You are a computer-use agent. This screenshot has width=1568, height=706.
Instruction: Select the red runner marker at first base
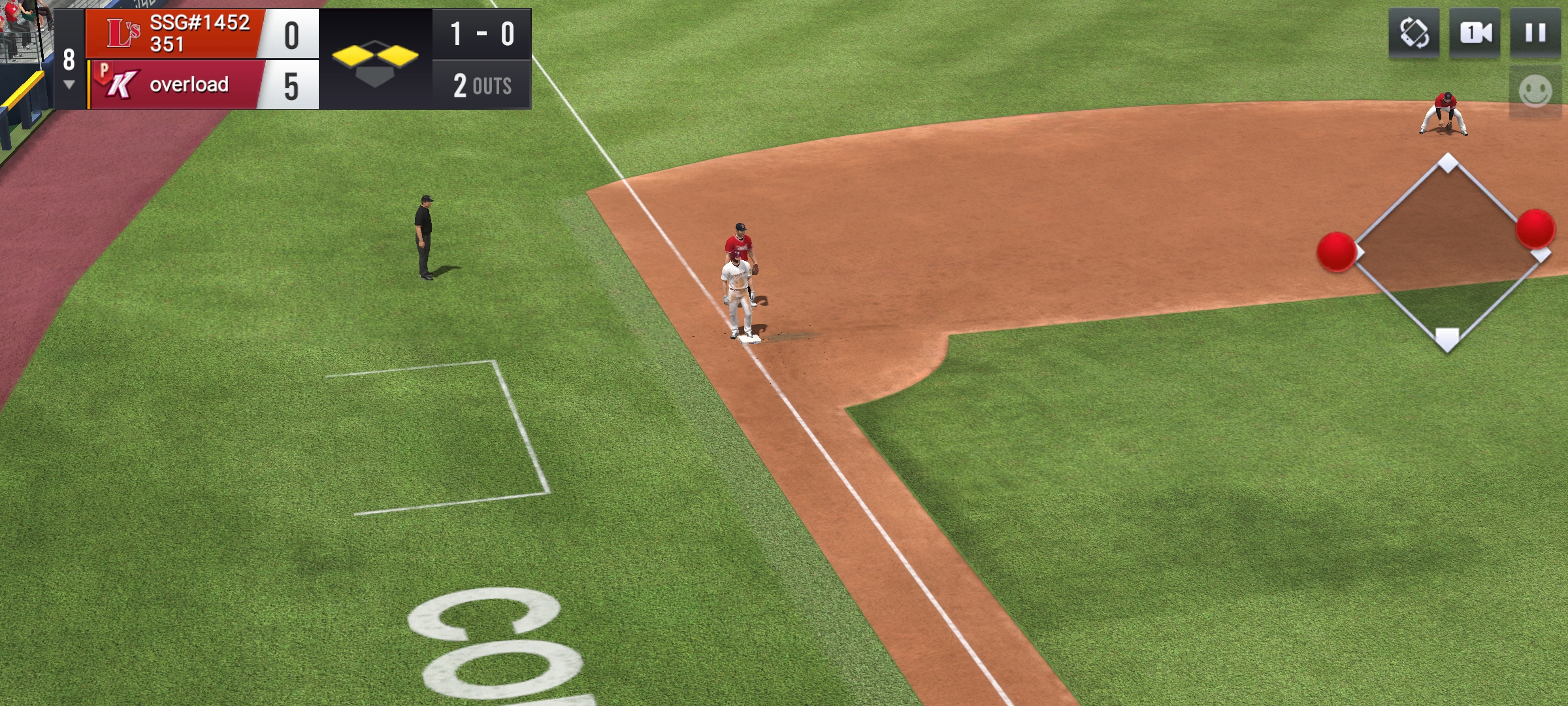click(x=1535, y=229)
